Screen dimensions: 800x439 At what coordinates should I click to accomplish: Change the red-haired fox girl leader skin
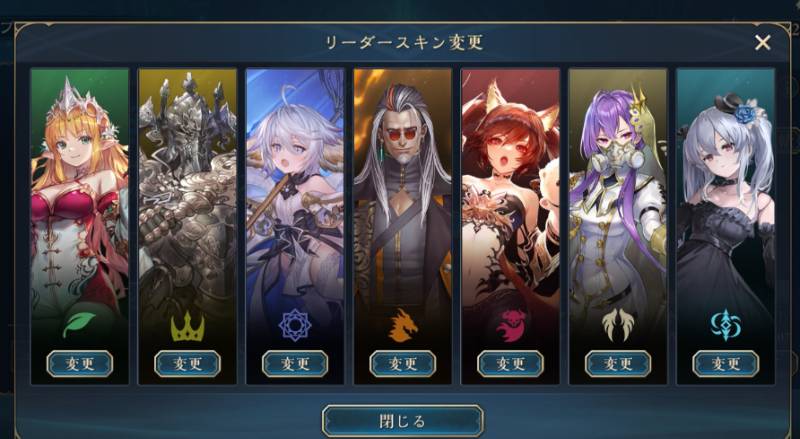pos(510,363)
